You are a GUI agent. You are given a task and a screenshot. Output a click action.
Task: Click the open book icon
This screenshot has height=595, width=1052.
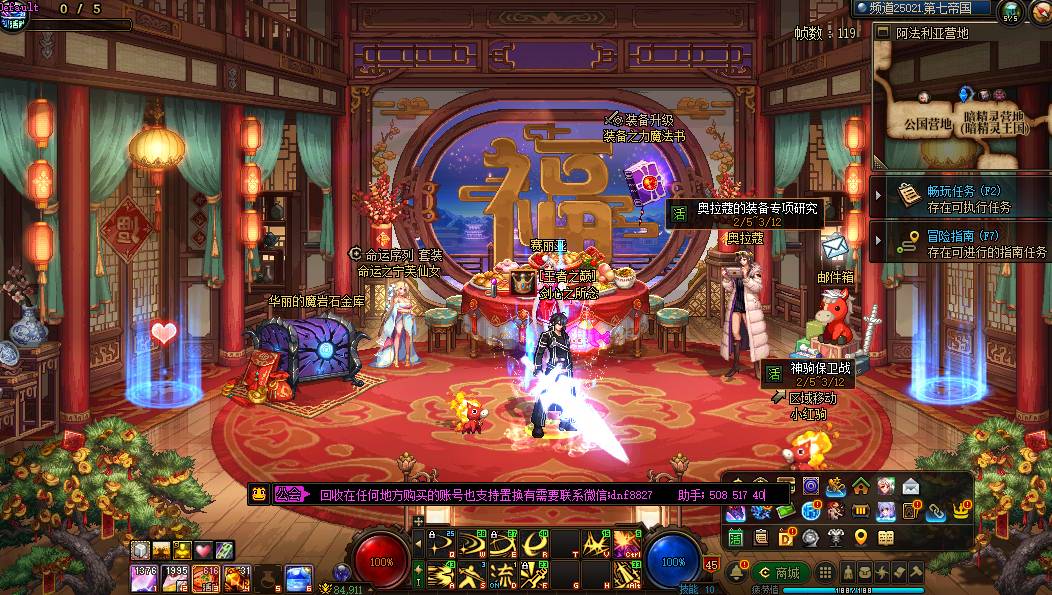[885, 538]
